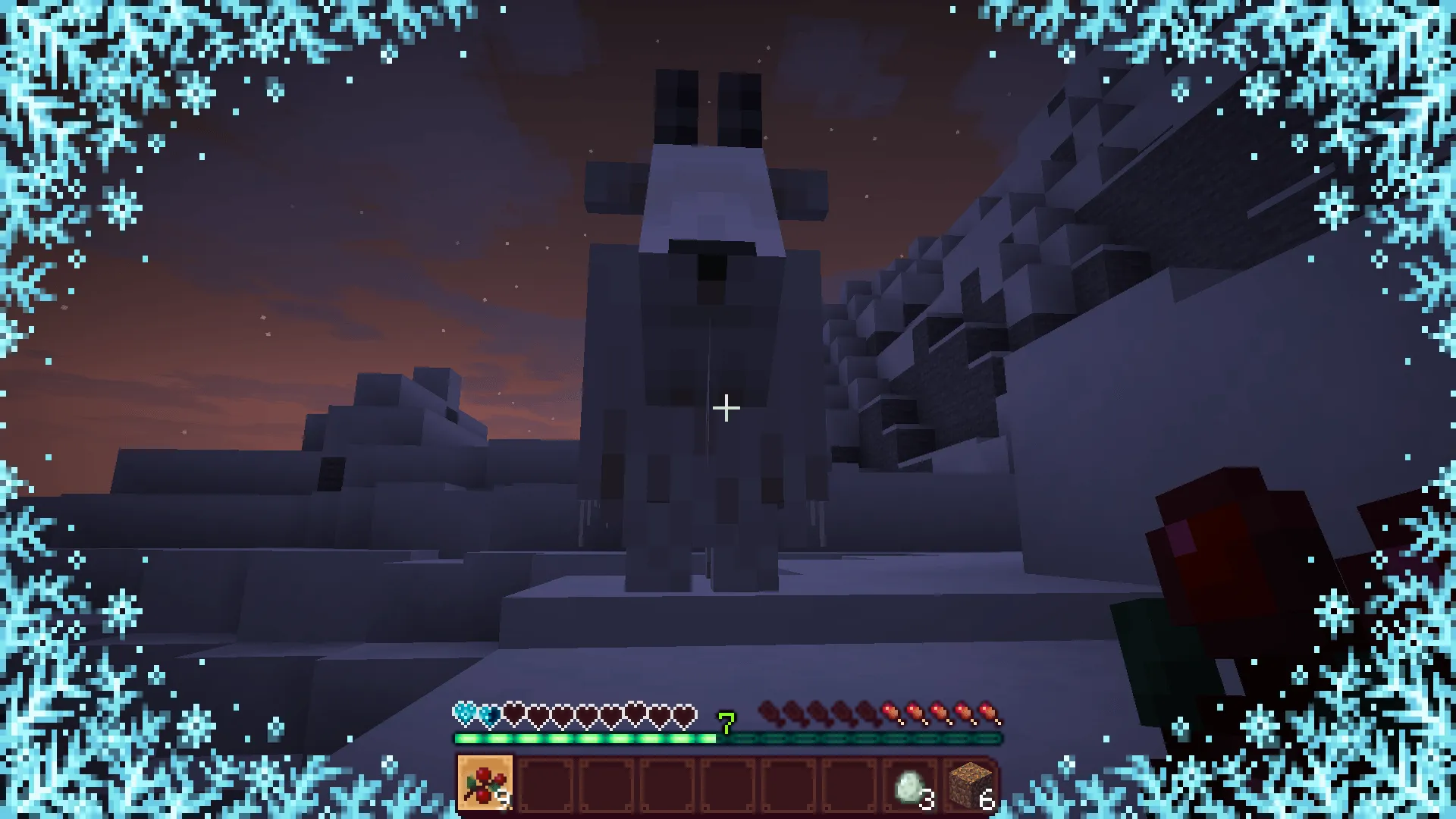Click the item count 9 on the berries
Screen dimensions: 1456x819
point(506,798)
